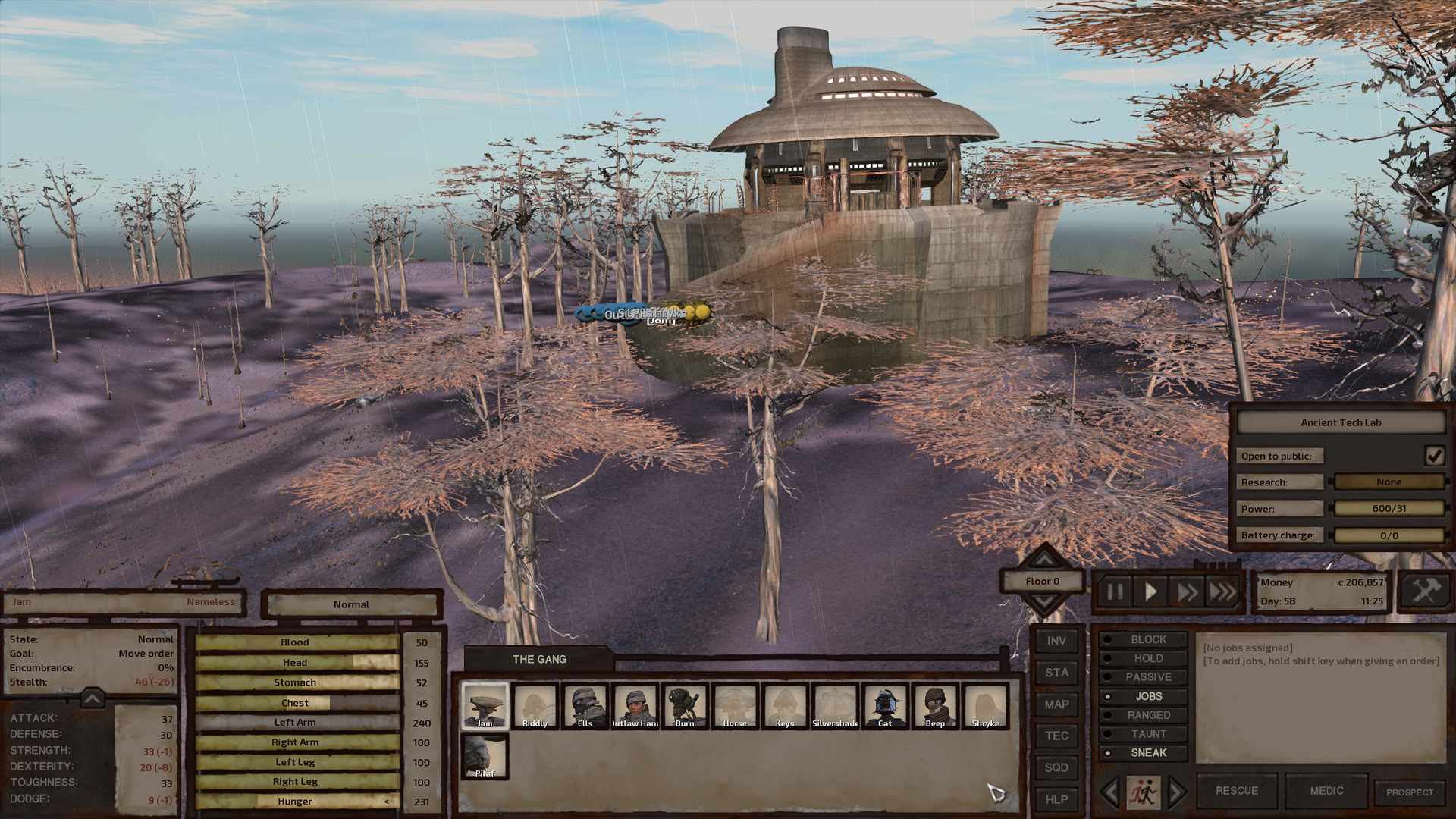The width and height of the screenshot is (1456, 819).
Task: Click Jam's Hunger level bar
Action: [296, 801]
